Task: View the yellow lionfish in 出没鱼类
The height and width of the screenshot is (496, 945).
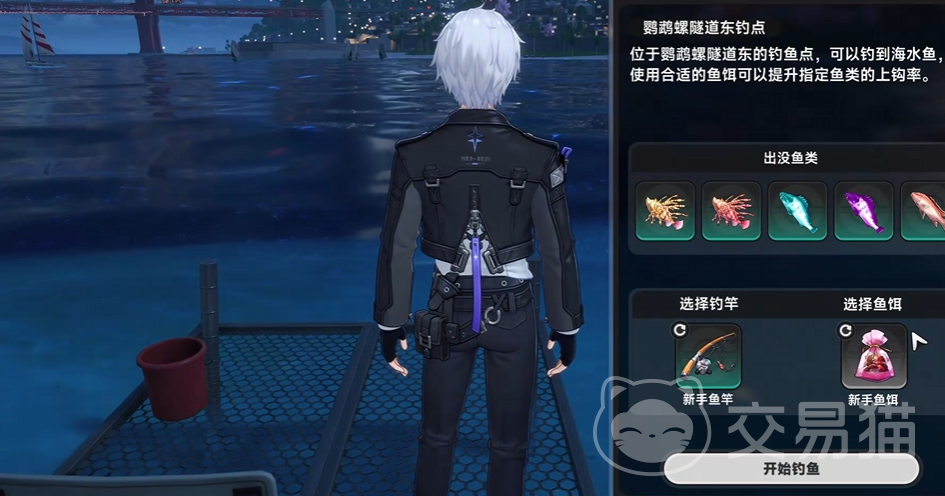Action: click(665, 211)
